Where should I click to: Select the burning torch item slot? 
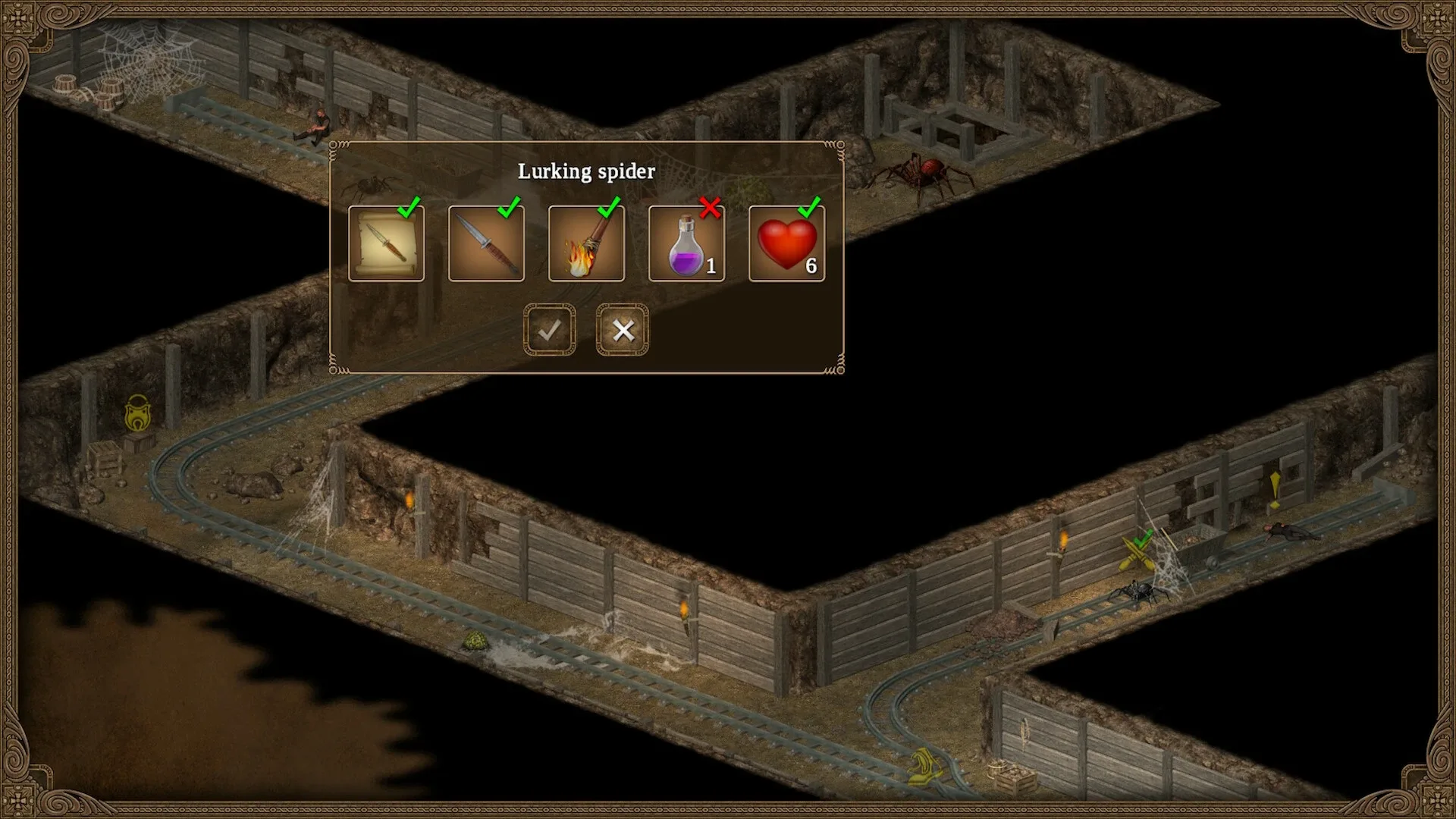click(586, 243)
